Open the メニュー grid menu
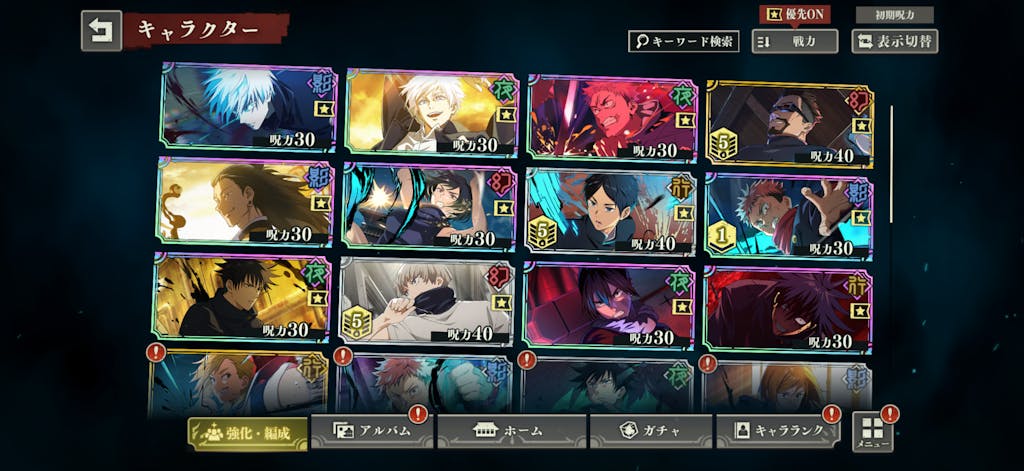This screenshot has width=1024, height=471. click(872, 431)
